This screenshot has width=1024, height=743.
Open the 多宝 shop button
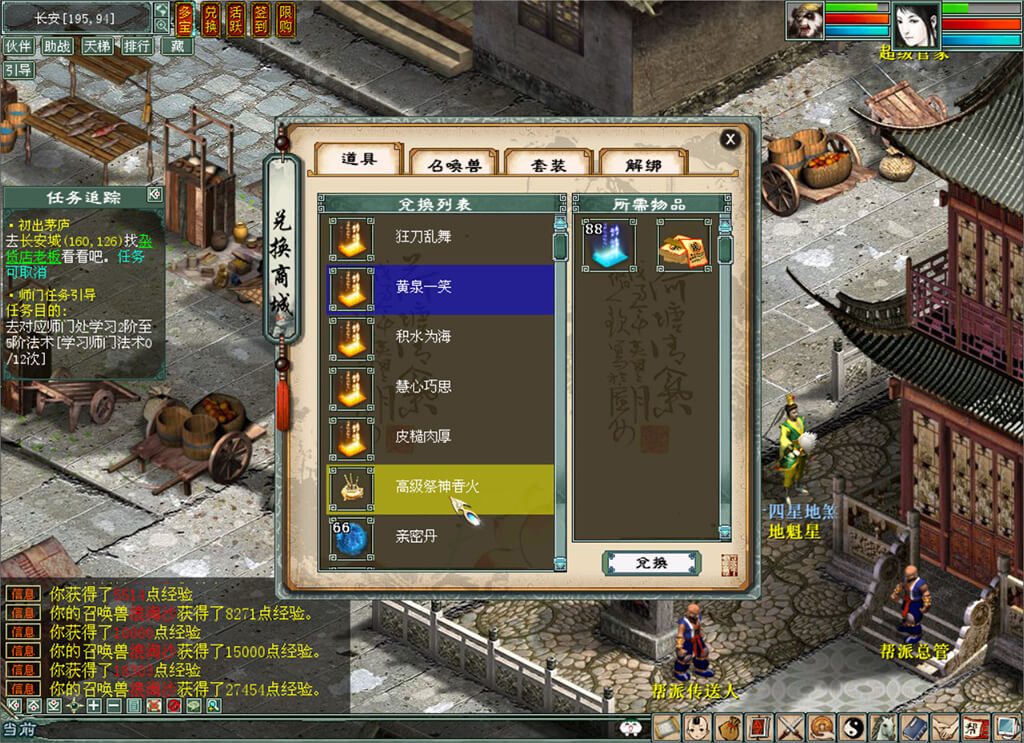coord(186,17)
